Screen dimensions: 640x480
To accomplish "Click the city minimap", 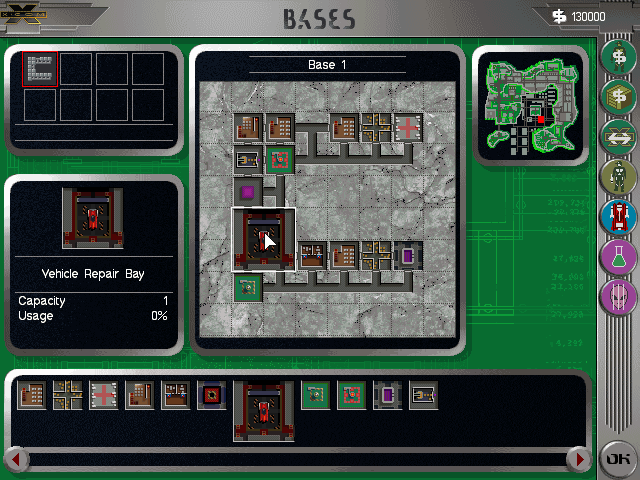I will (x=530, y=106).
